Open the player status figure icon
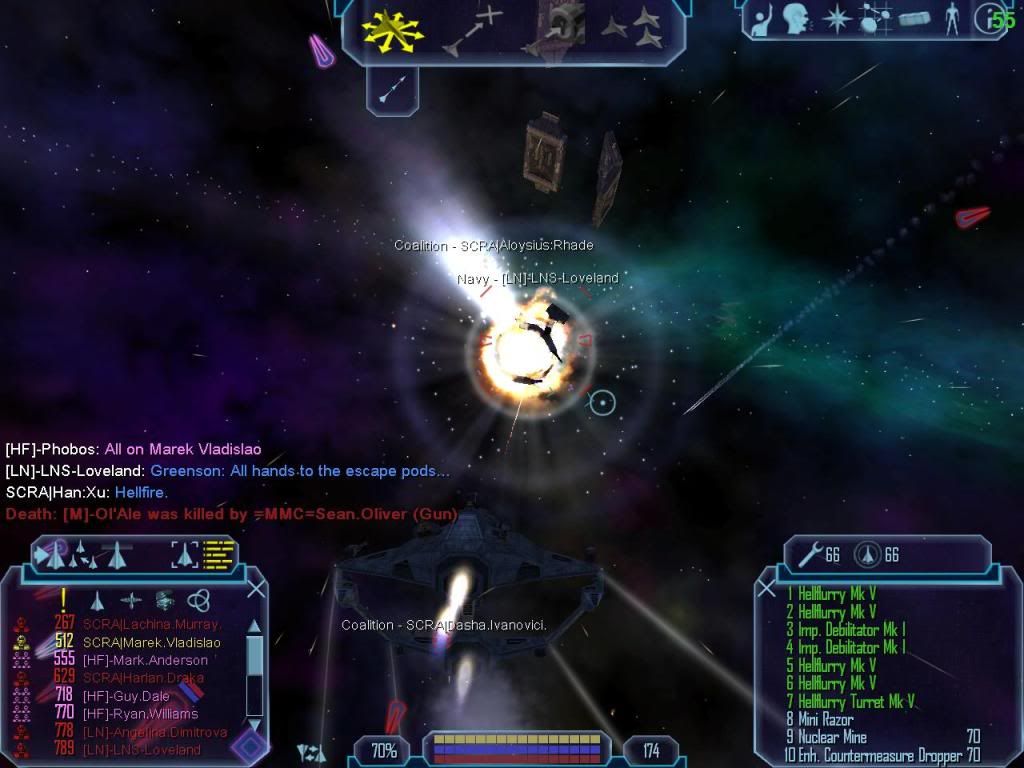Viewport: 1024px width, 768px height. pyautogui.click(x=951, y=19)
